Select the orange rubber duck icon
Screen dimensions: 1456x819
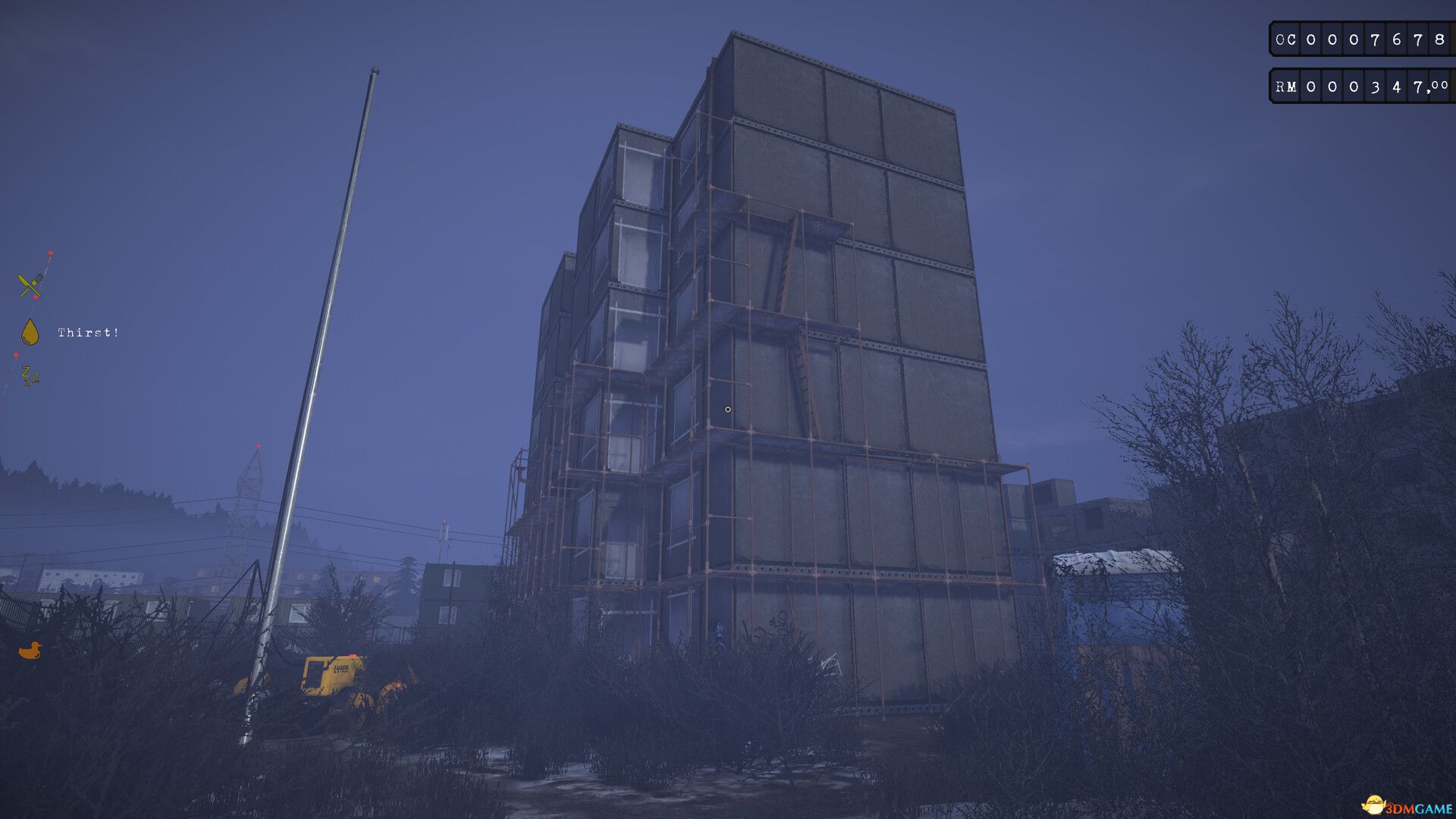tap(30, 651)
